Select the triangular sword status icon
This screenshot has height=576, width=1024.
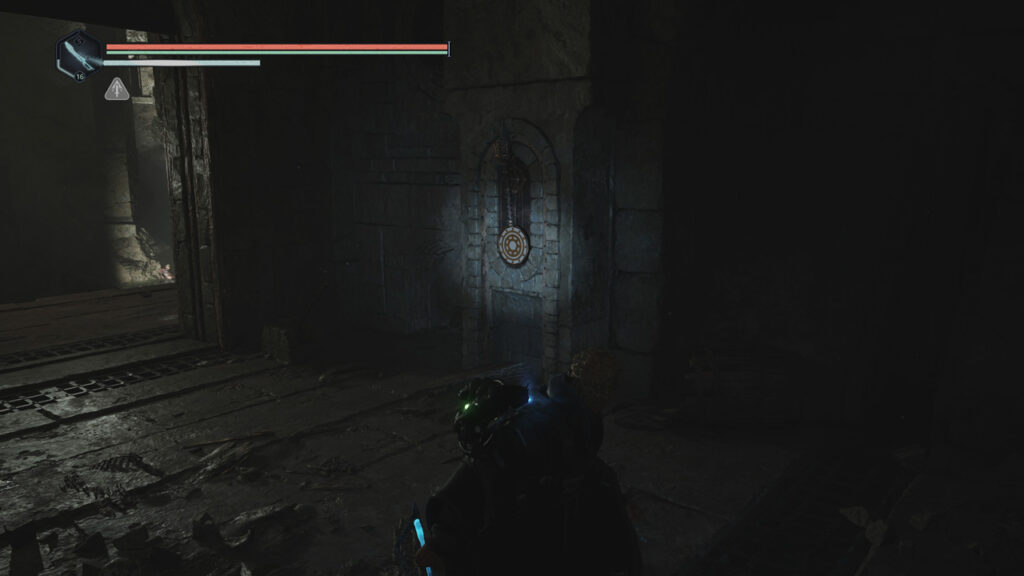pyautogui.click(x=117, y=90)
